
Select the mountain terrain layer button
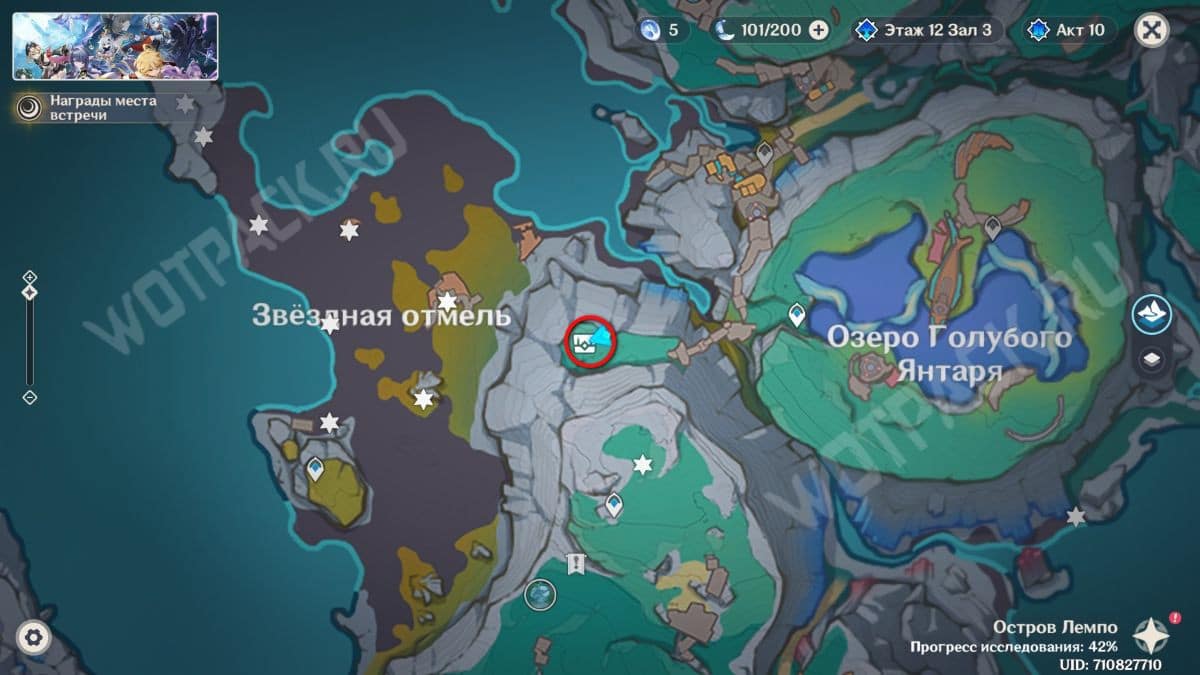coord(1152,314)
